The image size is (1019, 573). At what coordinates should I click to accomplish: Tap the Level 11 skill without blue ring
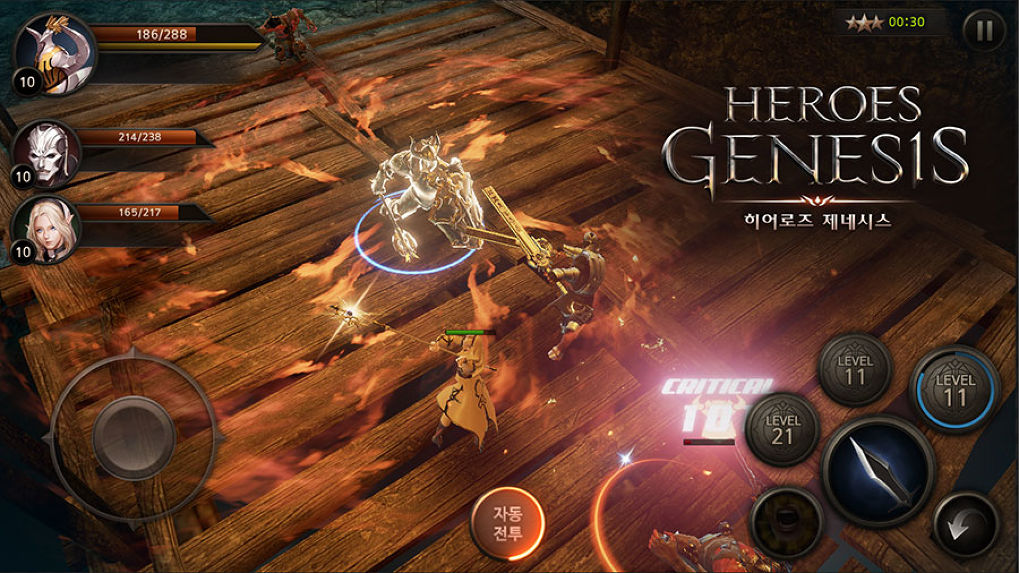[x=853, y=368]
